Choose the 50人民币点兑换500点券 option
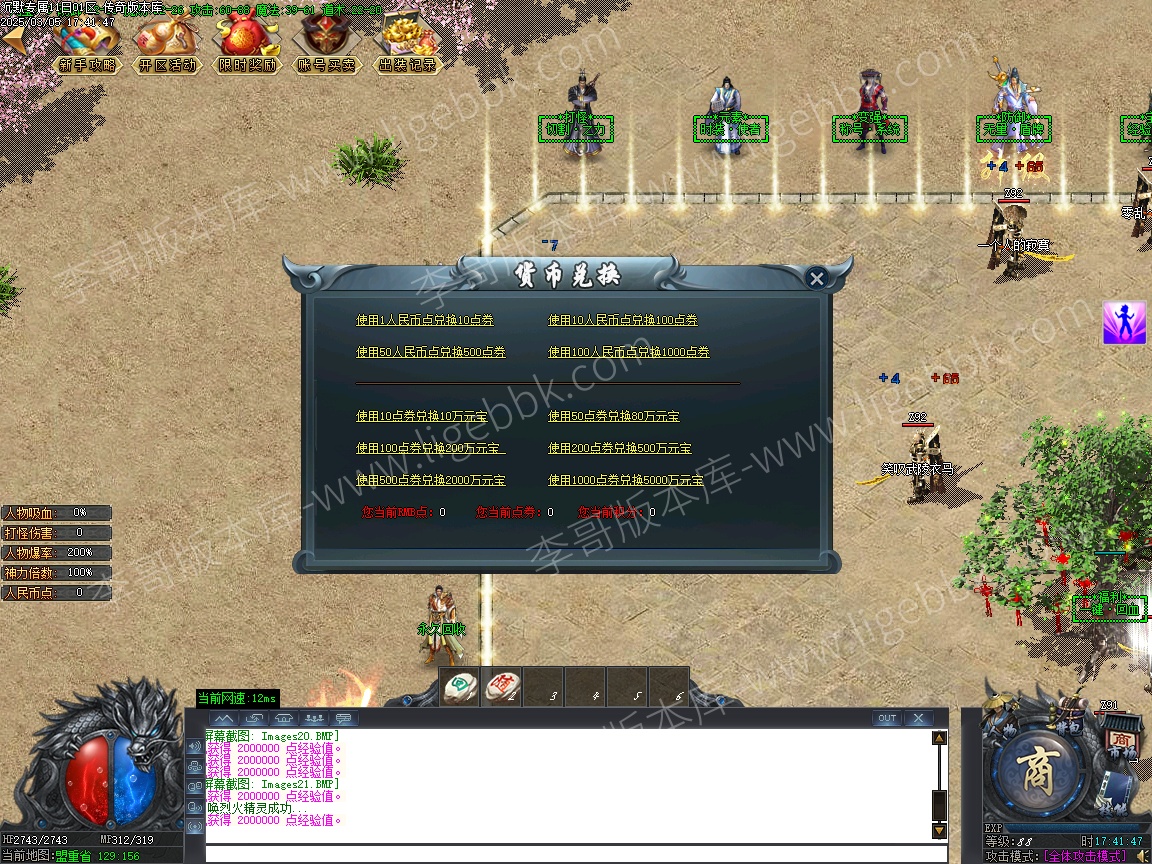This screenshot has height=864, width=1152. (431, 352)
